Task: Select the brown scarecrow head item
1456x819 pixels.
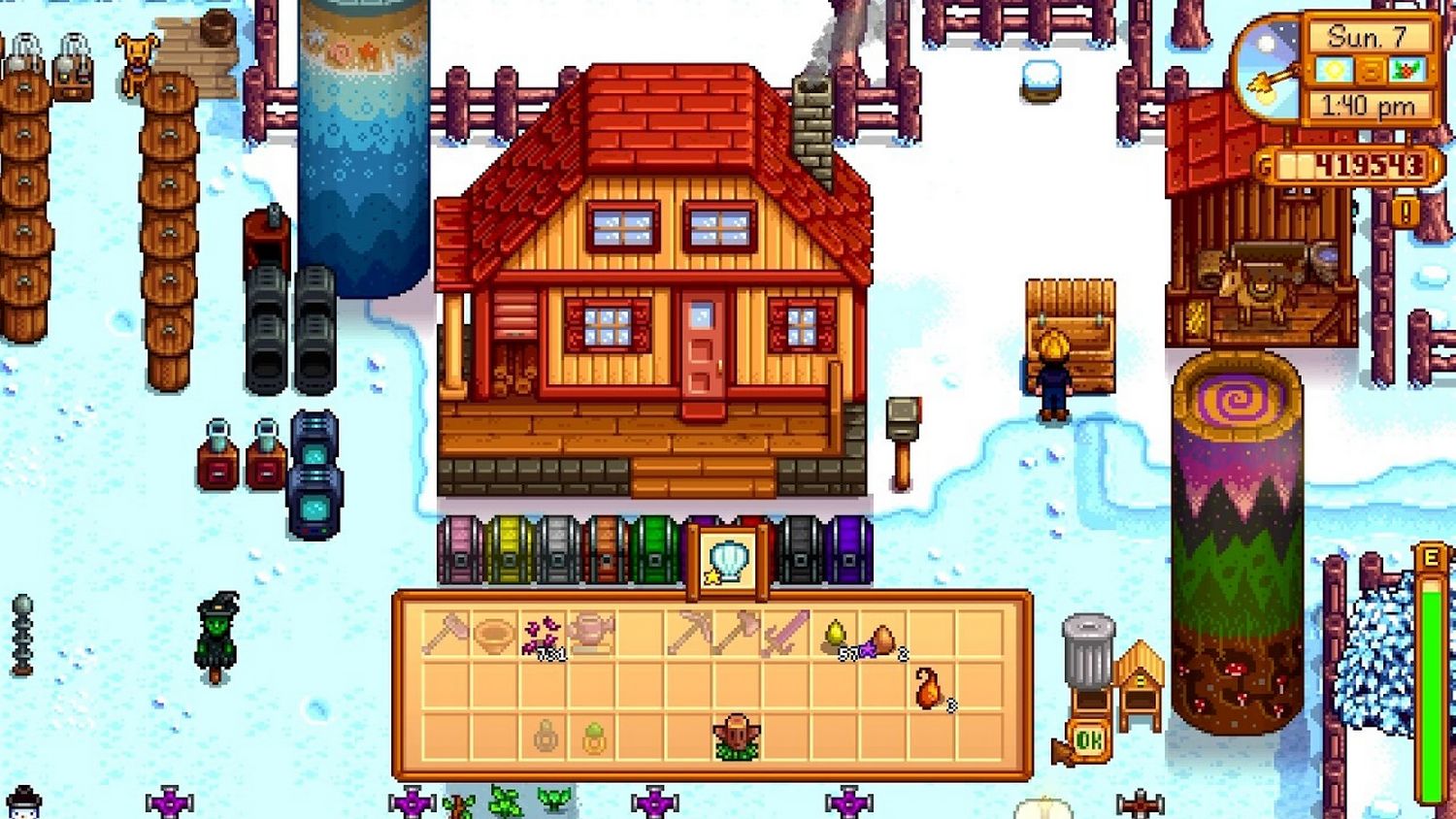Action: pos(737,737)
